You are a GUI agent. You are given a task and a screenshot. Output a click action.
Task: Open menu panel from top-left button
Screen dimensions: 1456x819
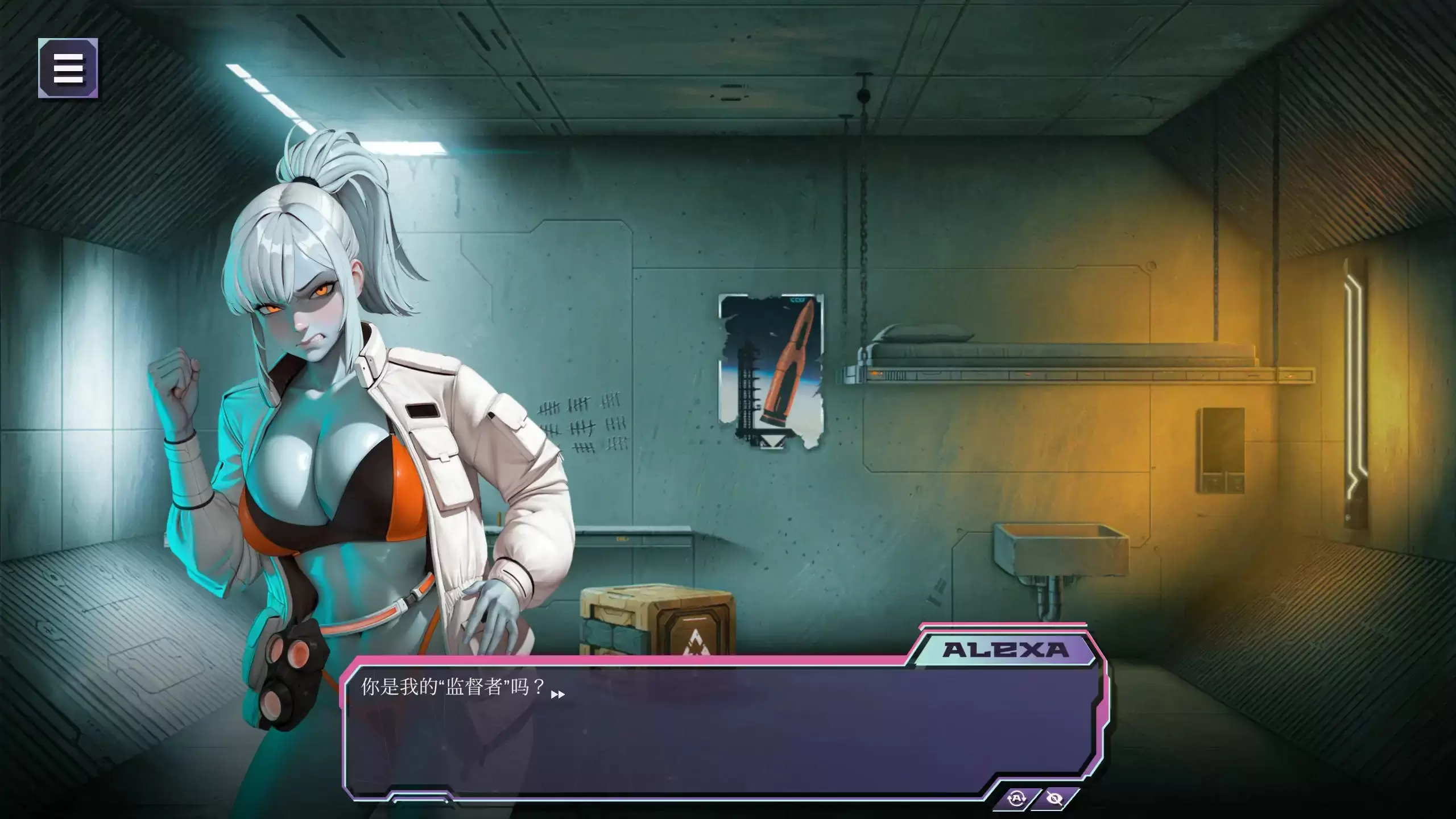pyautogui.click(x=67, y=68)
